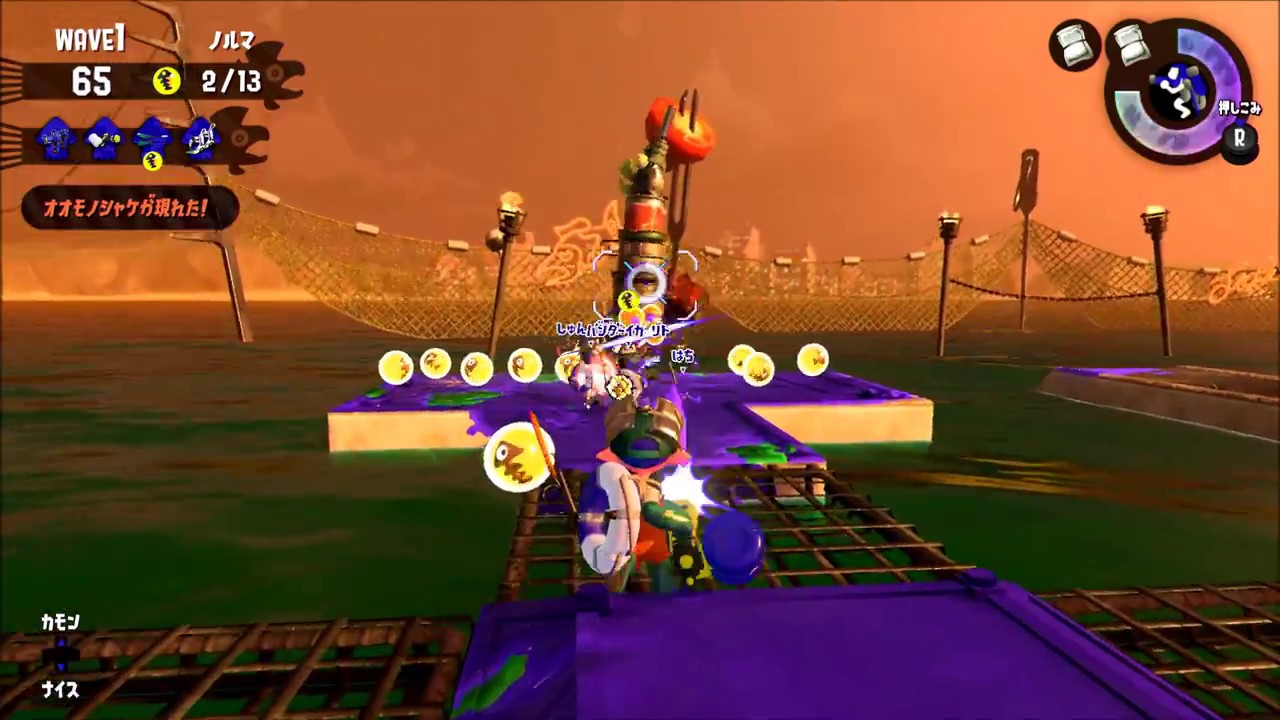Click the running player icon inside the gauge circle
The height and width of the screenshot is (720, 1280).
coord(1177,90)
